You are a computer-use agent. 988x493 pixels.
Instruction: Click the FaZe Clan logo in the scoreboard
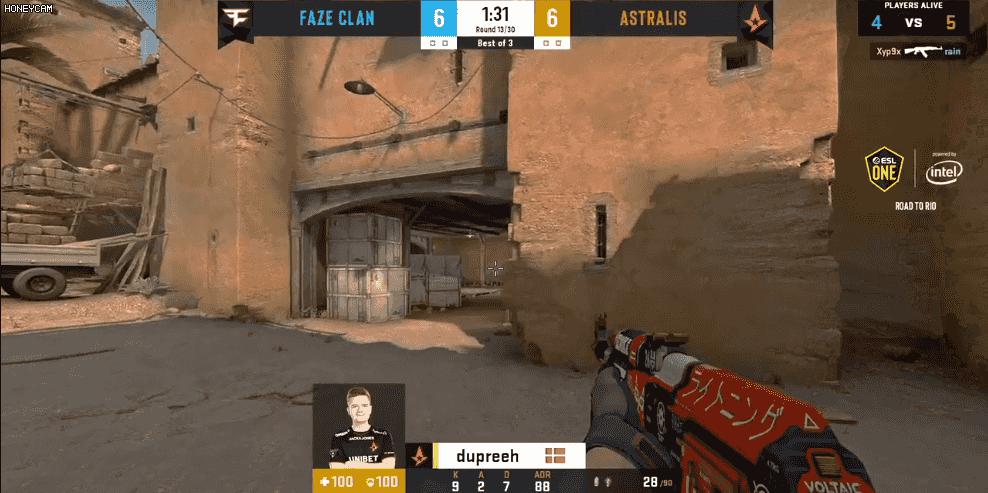click(236, 19)
